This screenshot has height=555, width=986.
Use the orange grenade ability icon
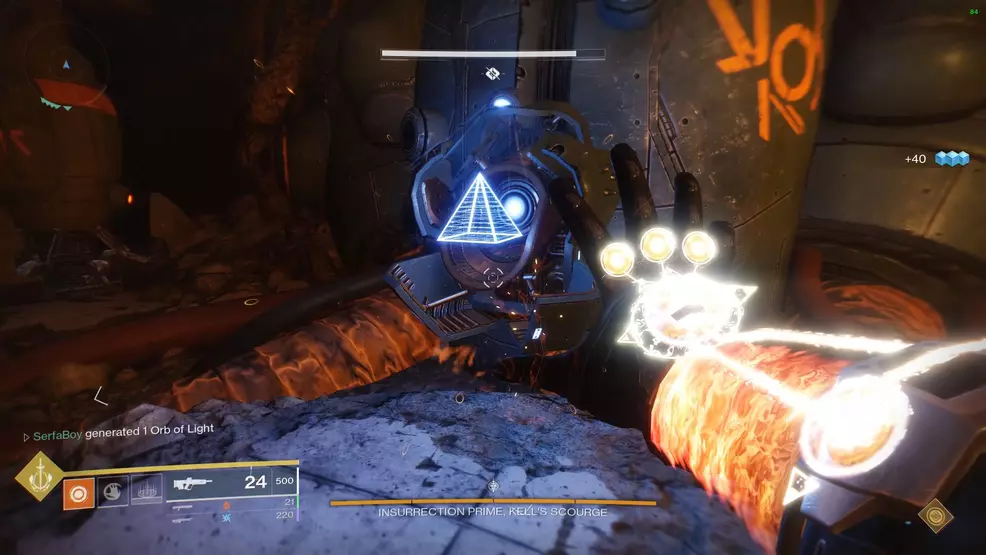coord(79,492)
